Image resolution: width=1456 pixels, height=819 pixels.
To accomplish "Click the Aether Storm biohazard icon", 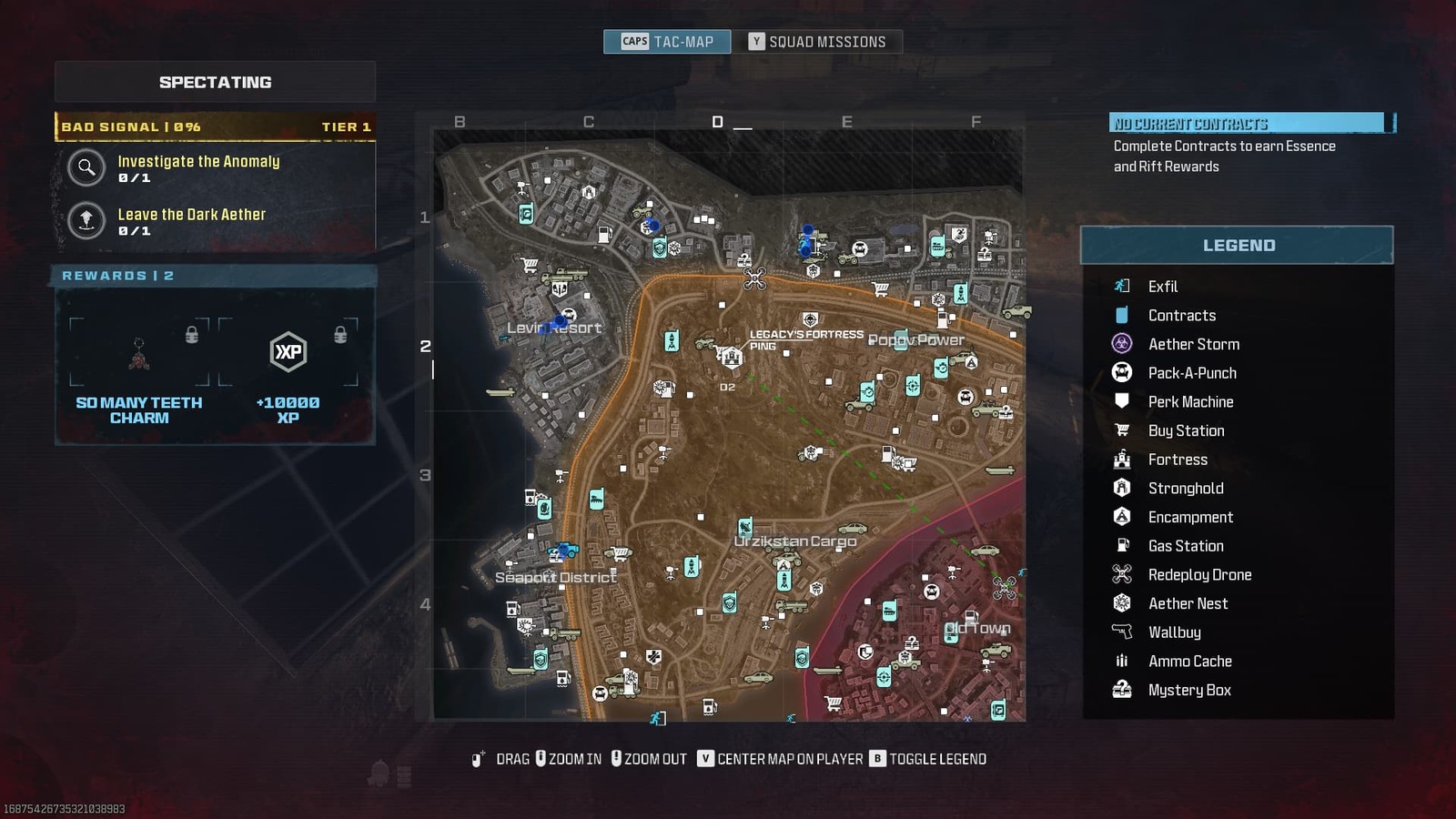I will pos(1122,344).
